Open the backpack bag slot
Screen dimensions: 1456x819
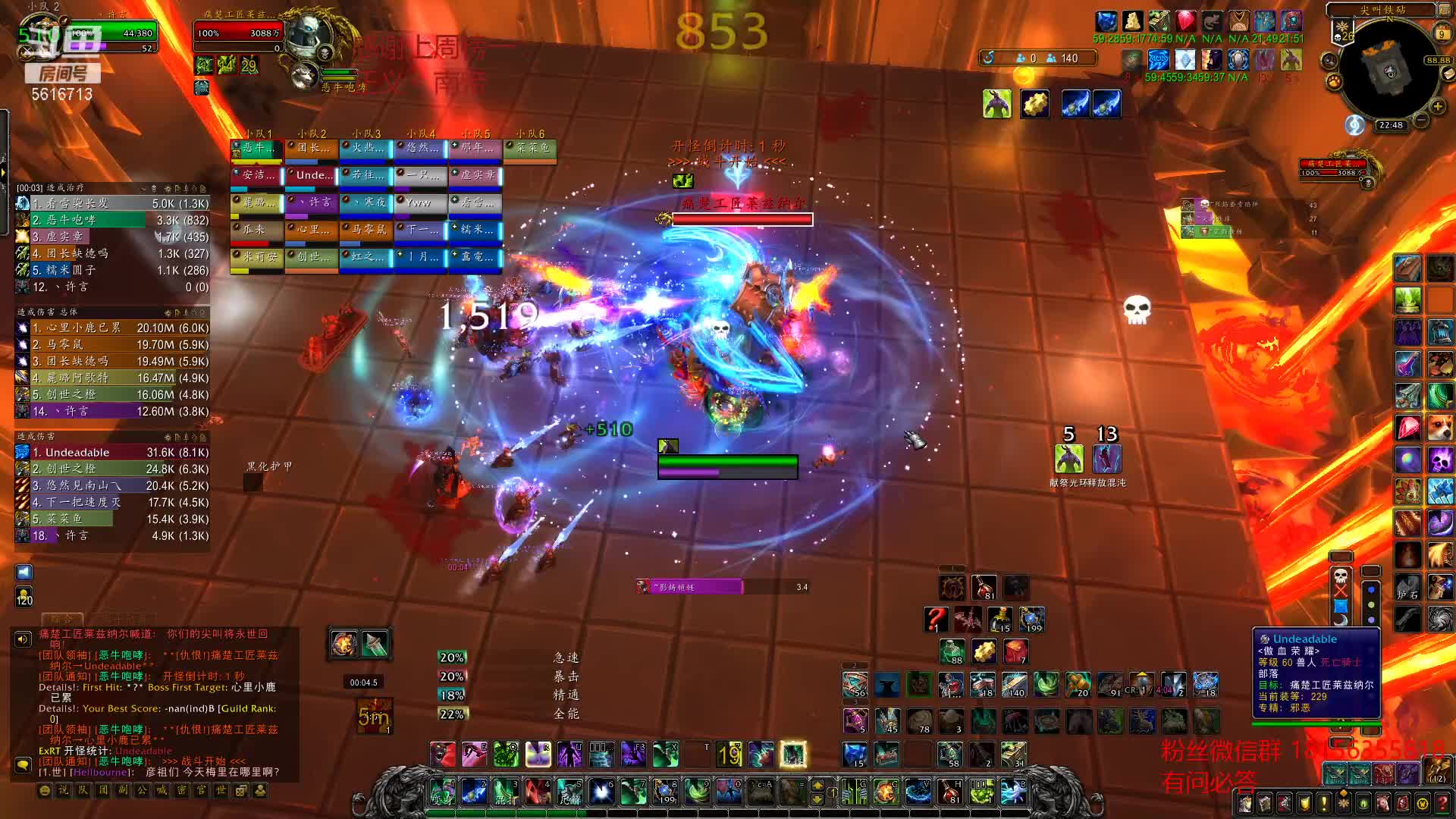tap(1438, 773)
